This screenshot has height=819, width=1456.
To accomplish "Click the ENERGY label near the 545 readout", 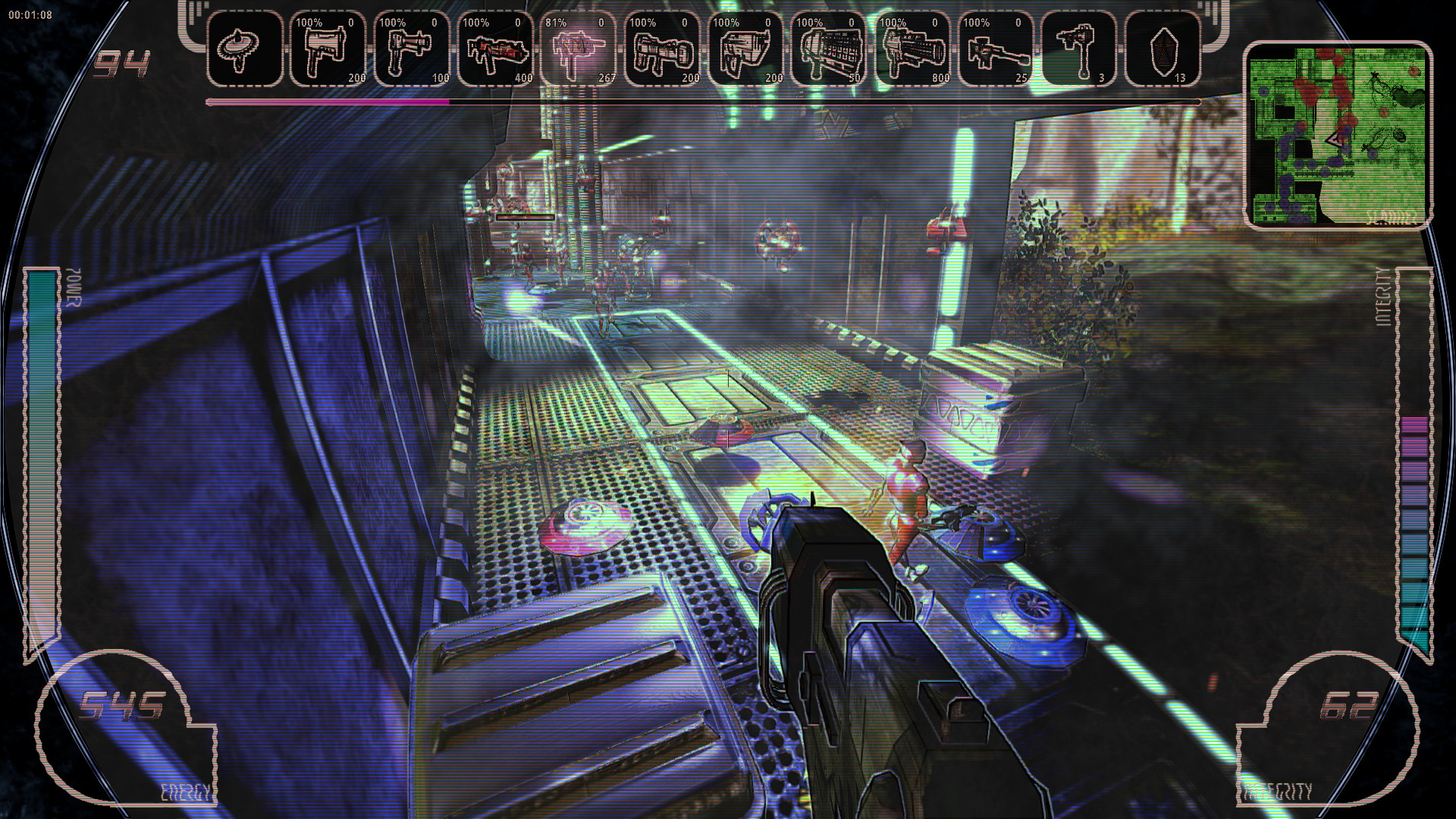I will point(187,792).
